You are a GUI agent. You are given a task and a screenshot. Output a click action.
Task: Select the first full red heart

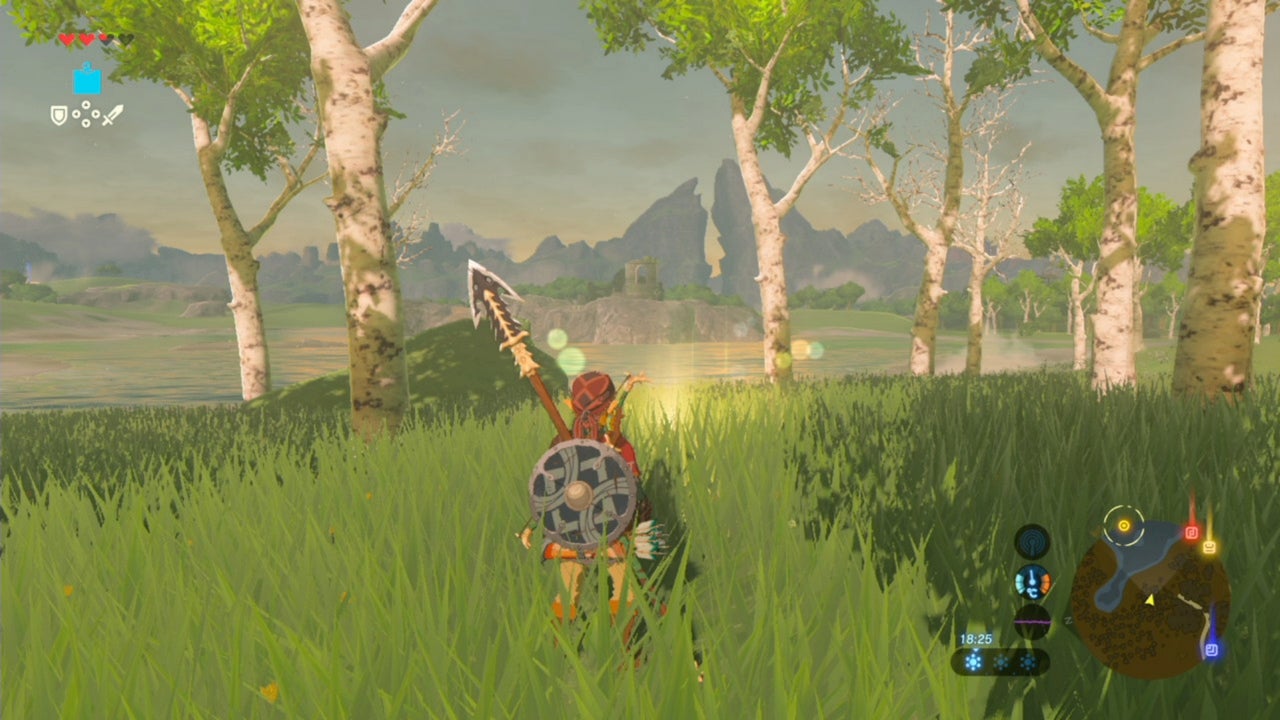tap(67, 40)
